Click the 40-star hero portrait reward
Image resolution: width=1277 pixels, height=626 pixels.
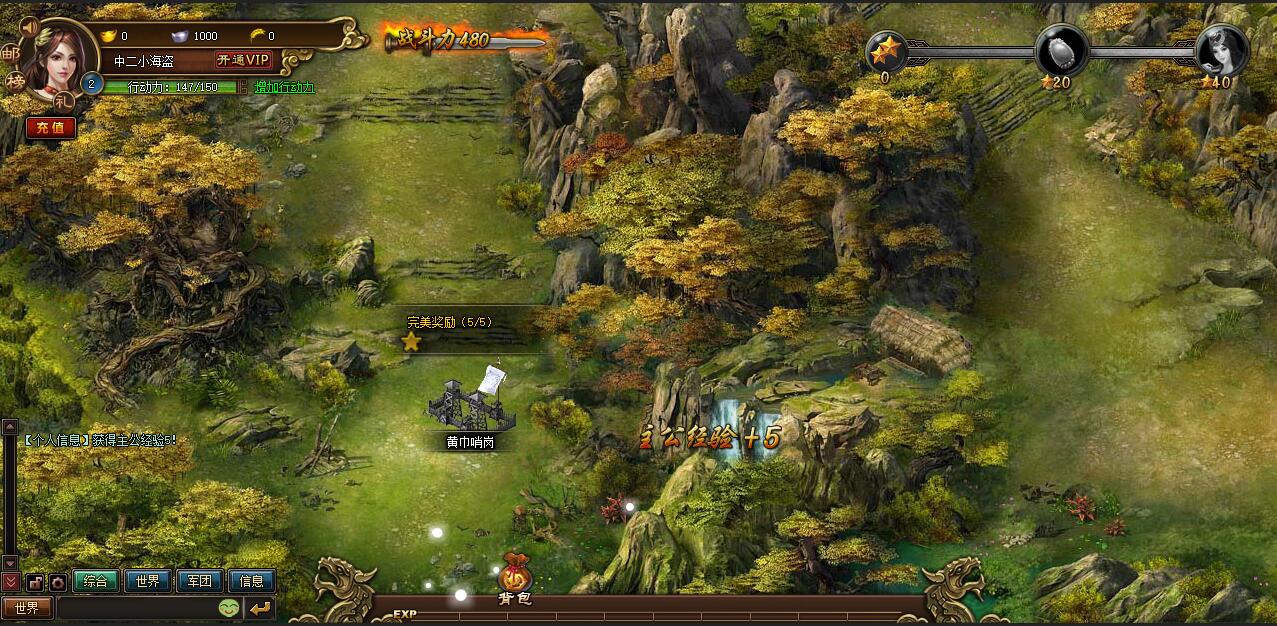pos(1222,48)
